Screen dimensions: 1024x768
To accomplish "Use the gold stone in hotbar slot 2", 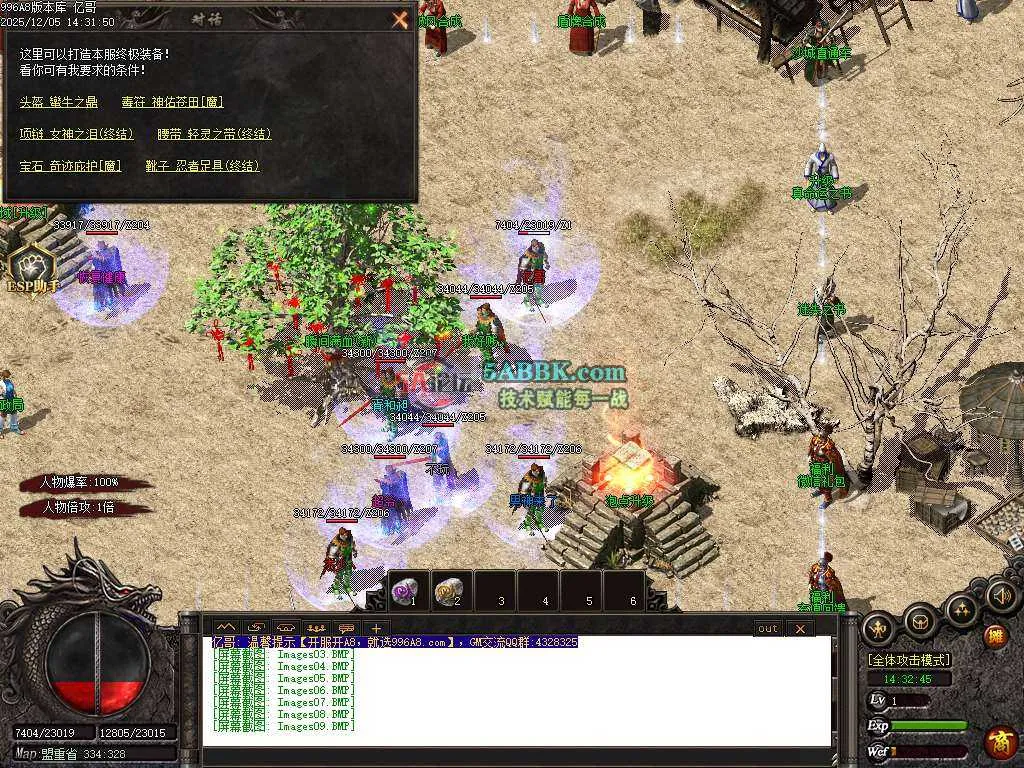I will click(450, 591).
